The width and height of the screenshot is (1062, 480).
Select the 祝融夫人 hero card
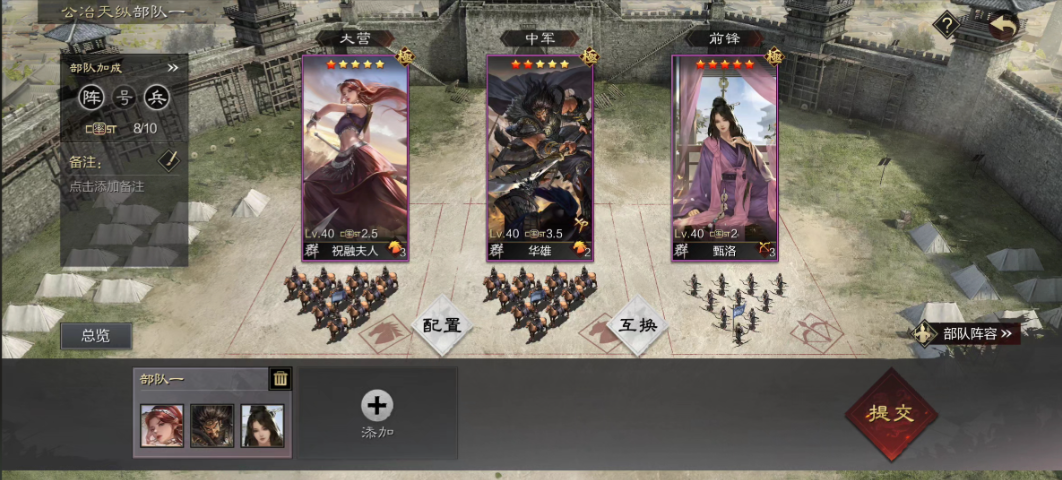coord(355,158)
